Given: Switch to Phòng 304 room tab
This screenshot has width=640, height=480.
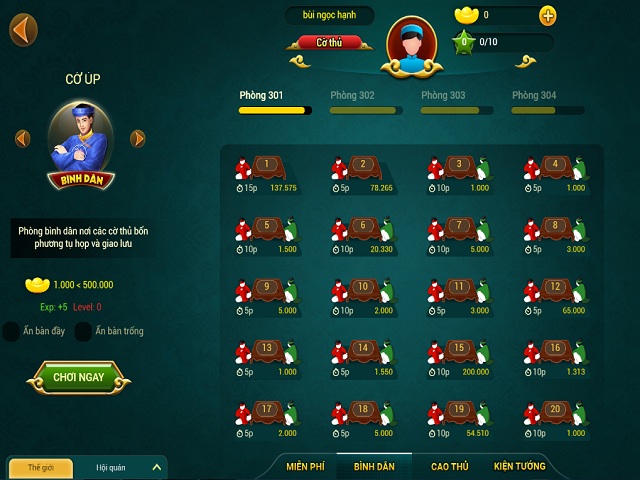Looking at the screenshot, I should tap(534, 96).
